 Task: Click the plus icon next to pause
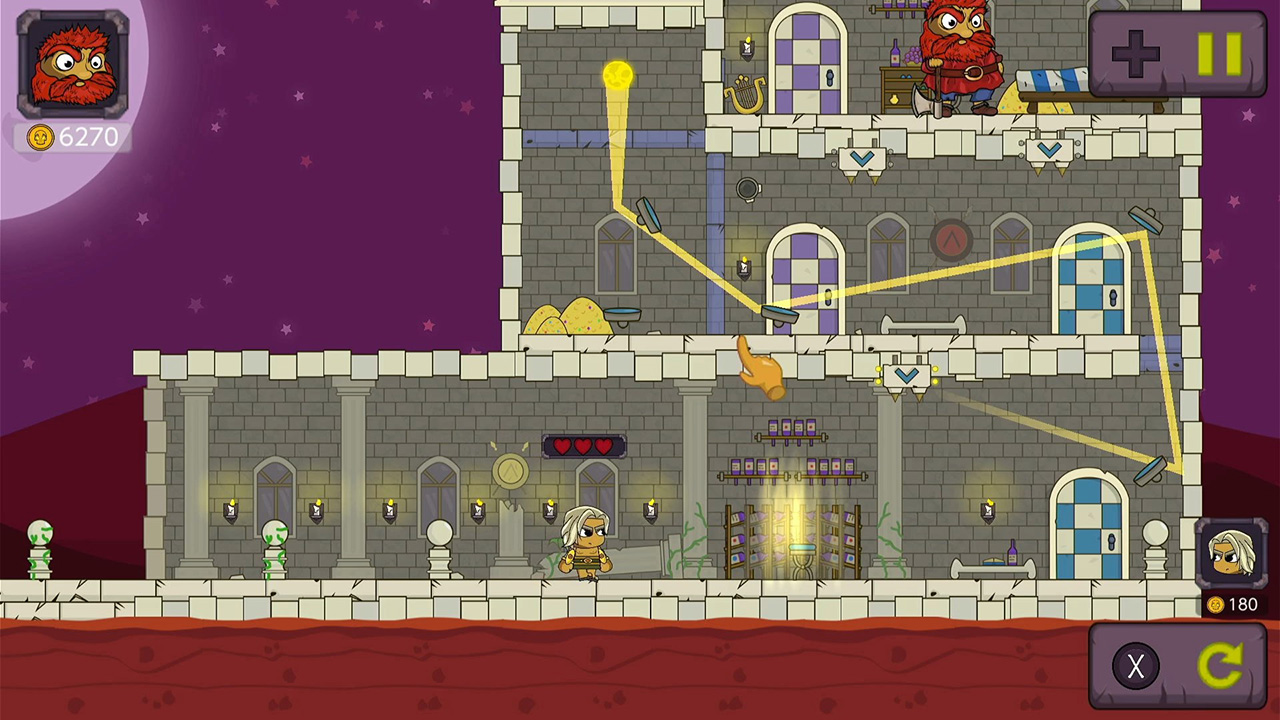tap(1135, 54)
